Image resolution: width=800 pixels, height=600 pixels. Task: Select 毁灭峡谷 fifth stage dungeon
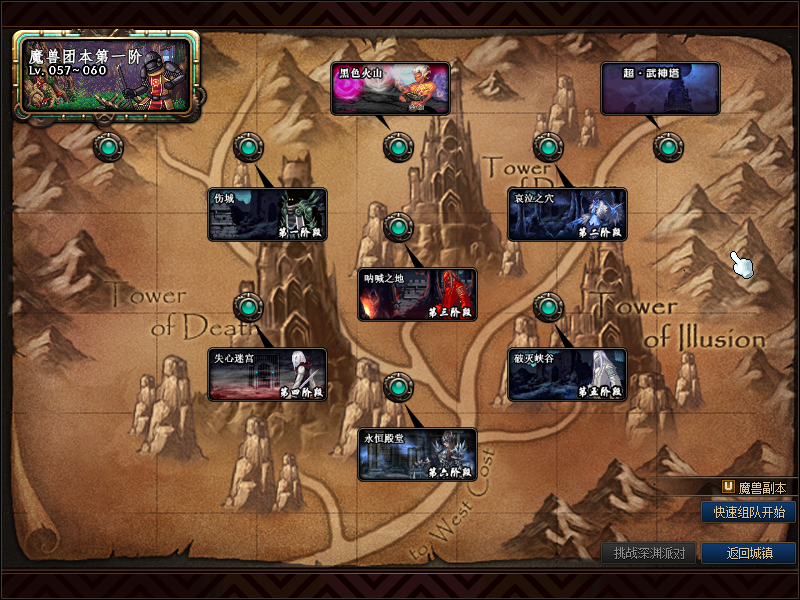[567, 374]
